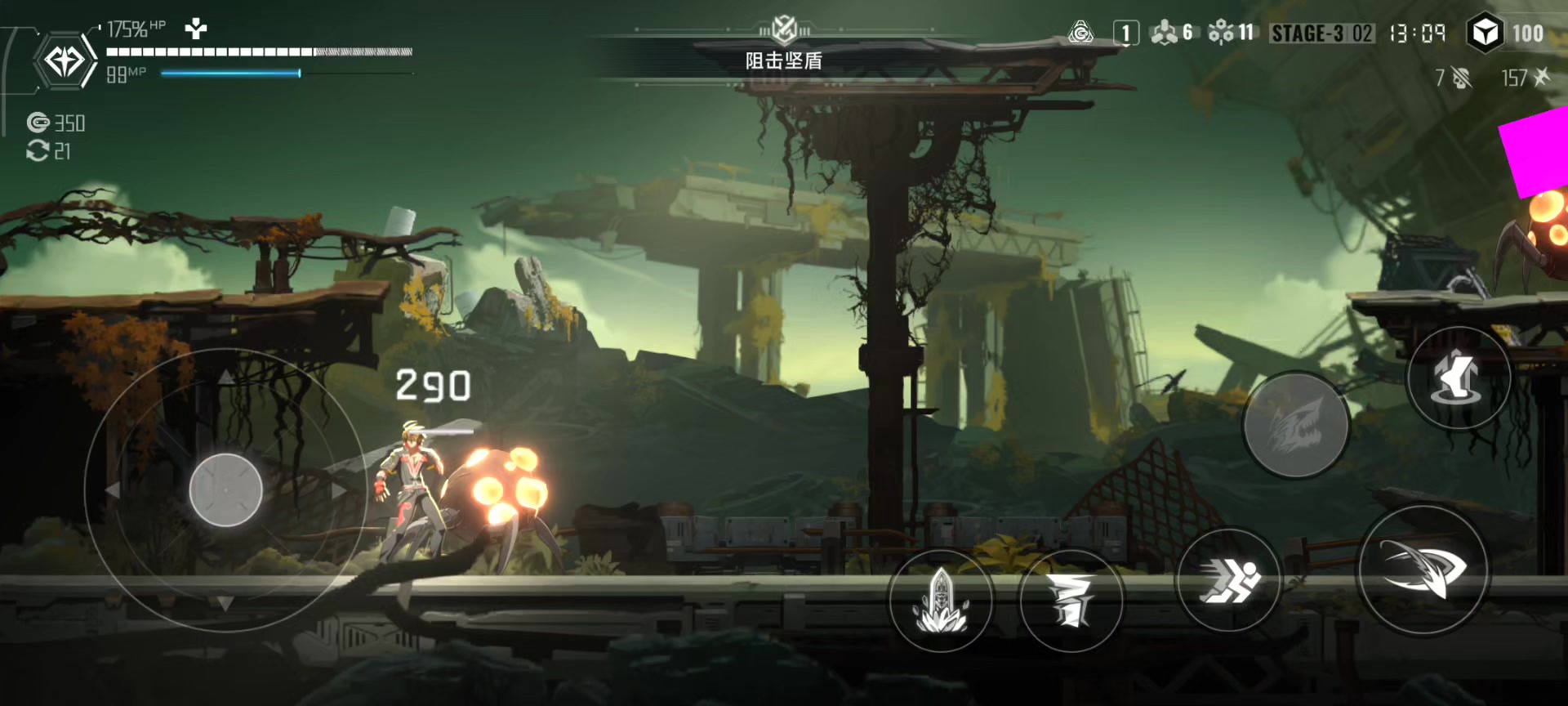The width and height of the screenshot is (1568, 706).
Task: Tap the slash attack button
Action: (x=1423, y=570)
